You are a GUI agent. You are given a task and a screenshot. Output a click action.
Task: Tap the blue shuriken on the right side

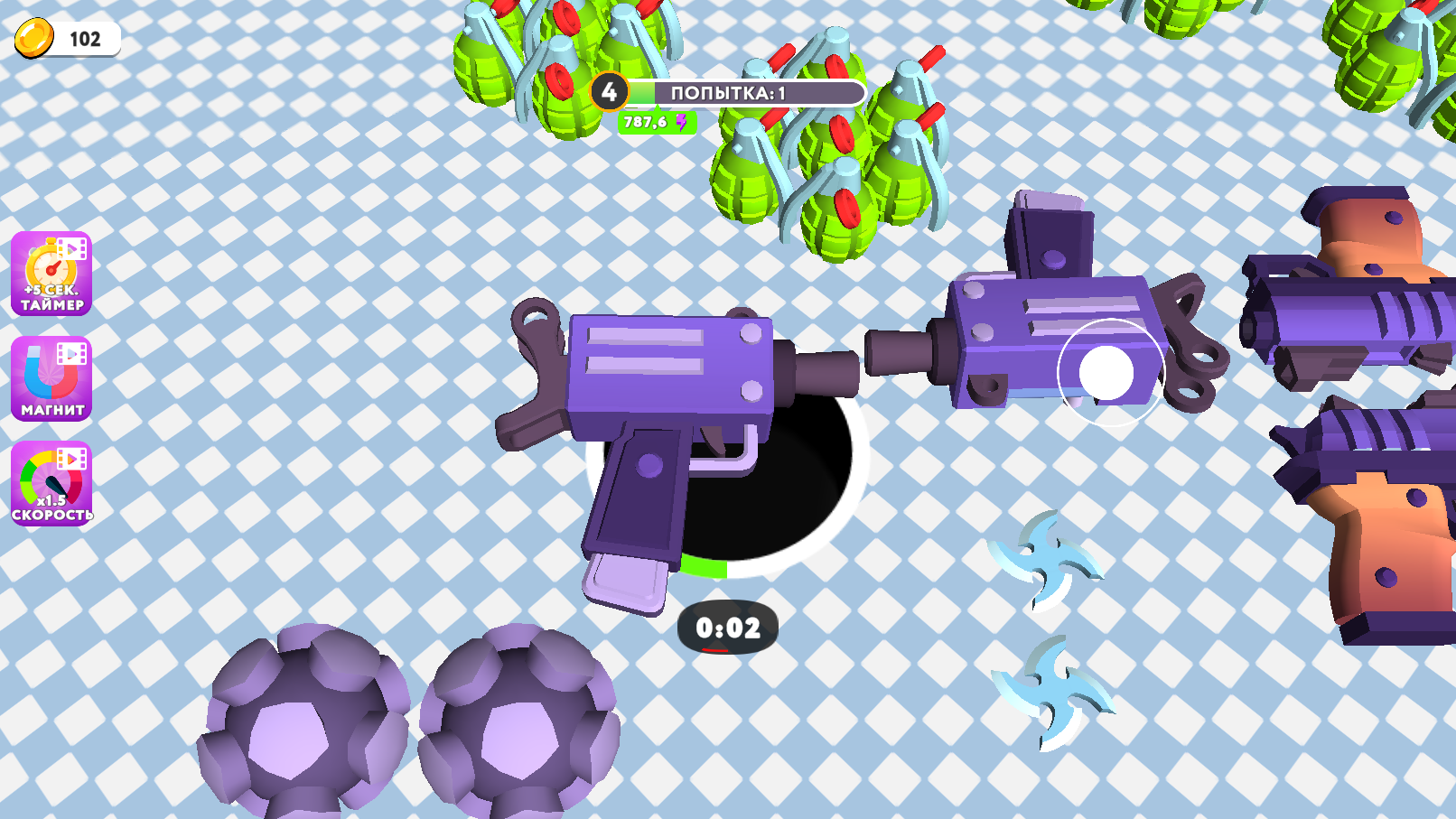point(1046,563)
